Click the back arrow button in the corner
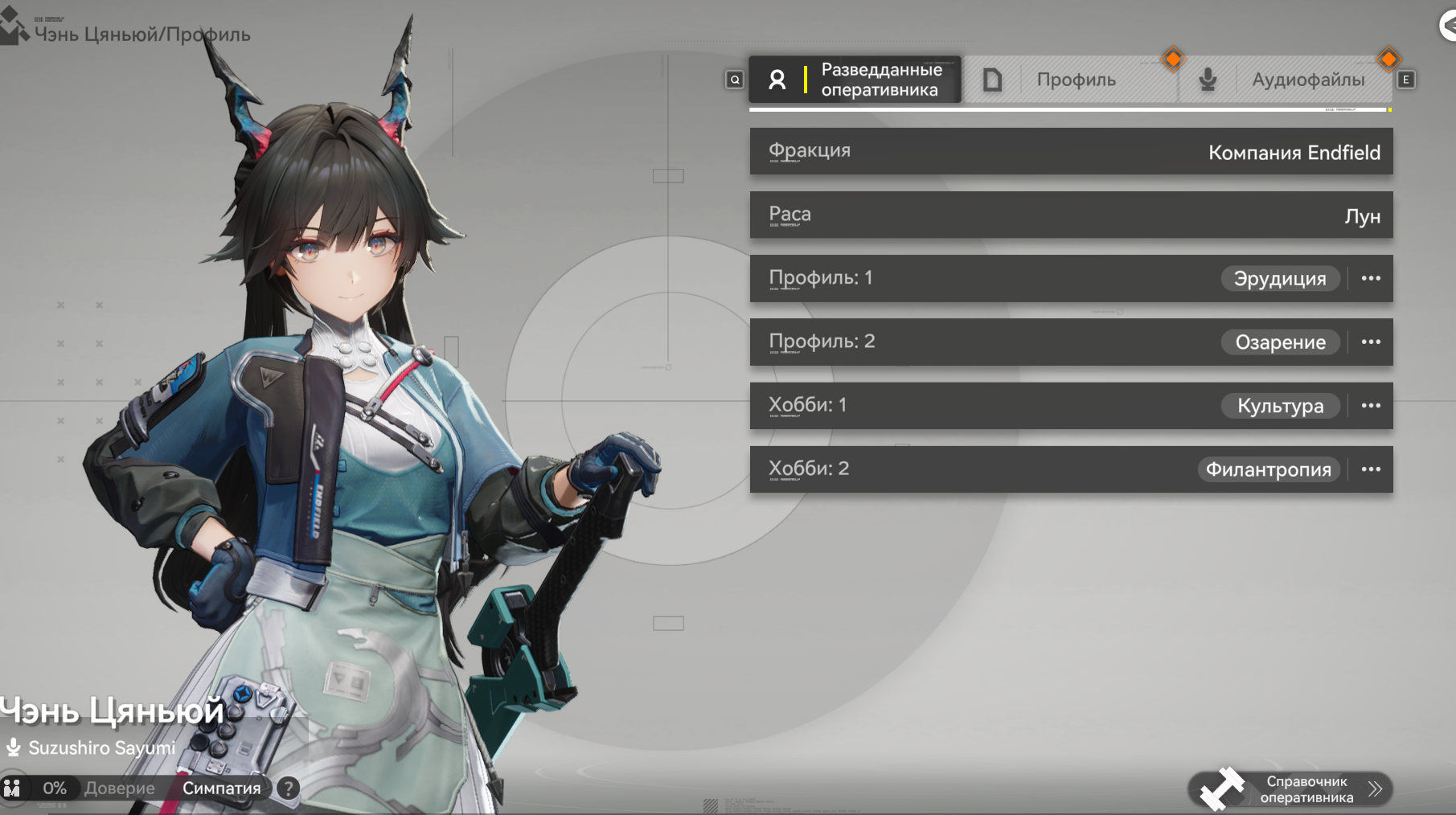Image resolution: width=1456 pixels, height=815 pixels. coord(1447,26)
